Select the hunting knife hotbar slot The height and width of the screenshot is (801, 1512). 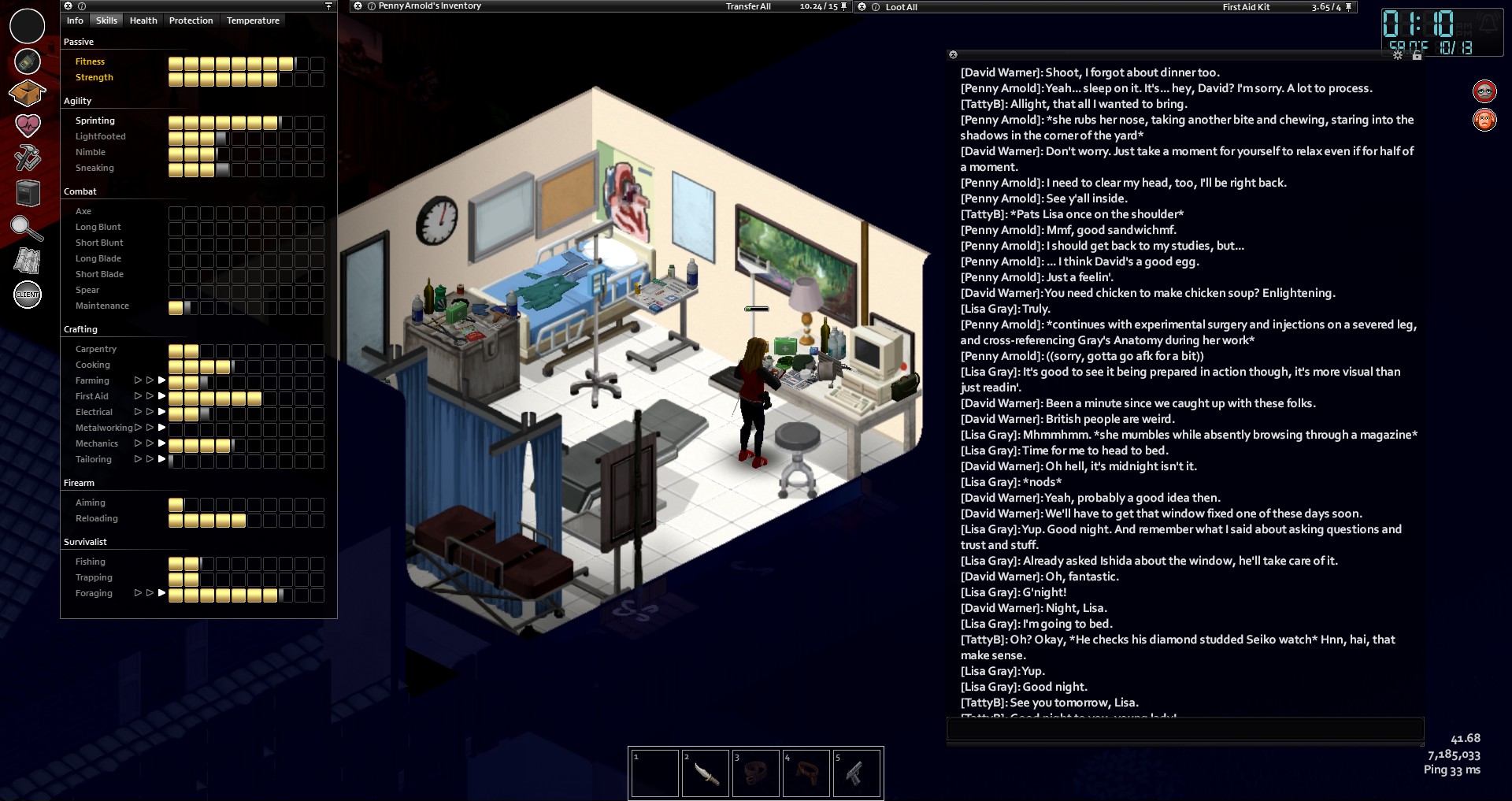point(705,773)
